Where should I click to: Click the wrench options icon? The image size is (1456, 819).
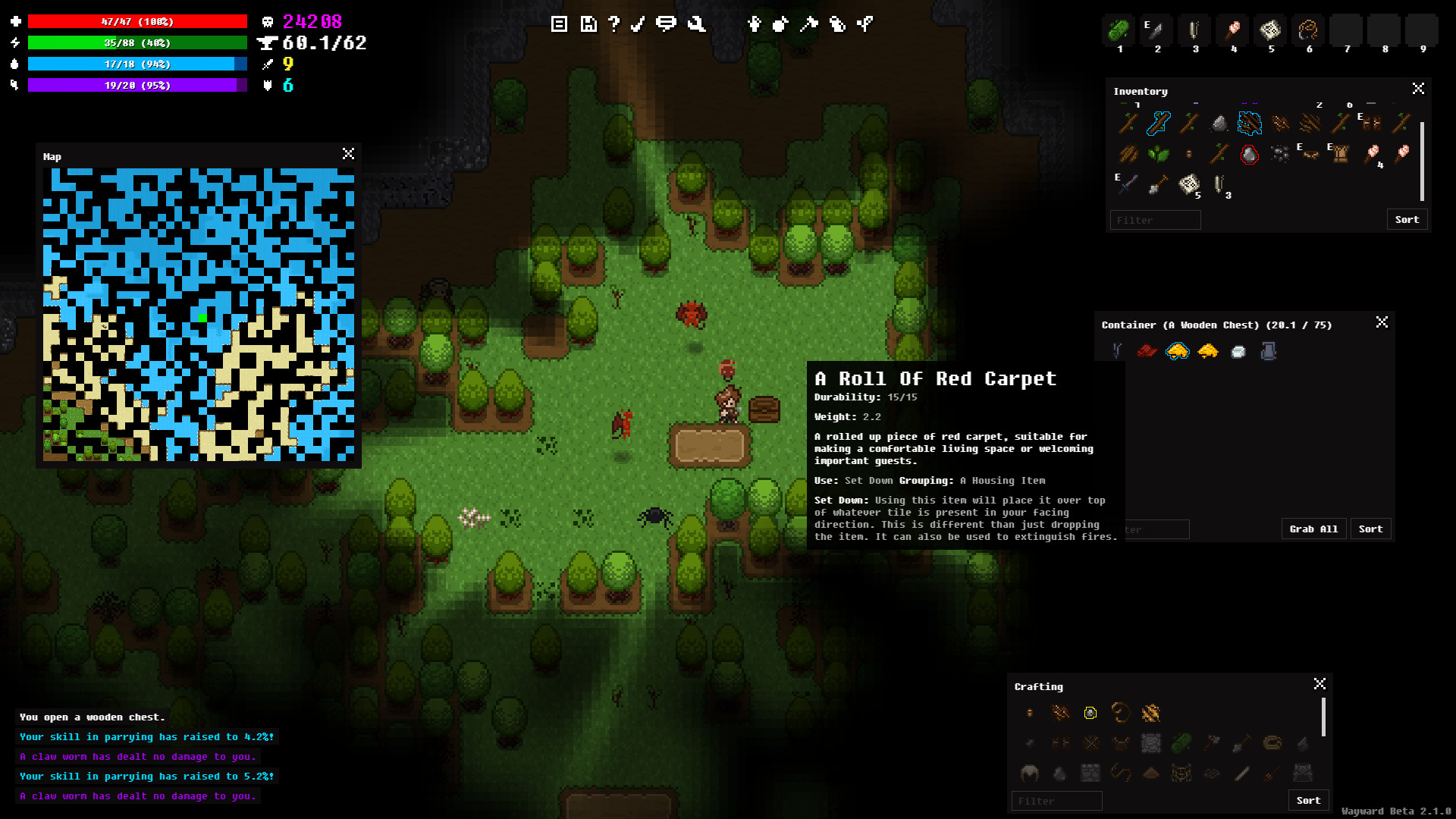click(698, 24)
